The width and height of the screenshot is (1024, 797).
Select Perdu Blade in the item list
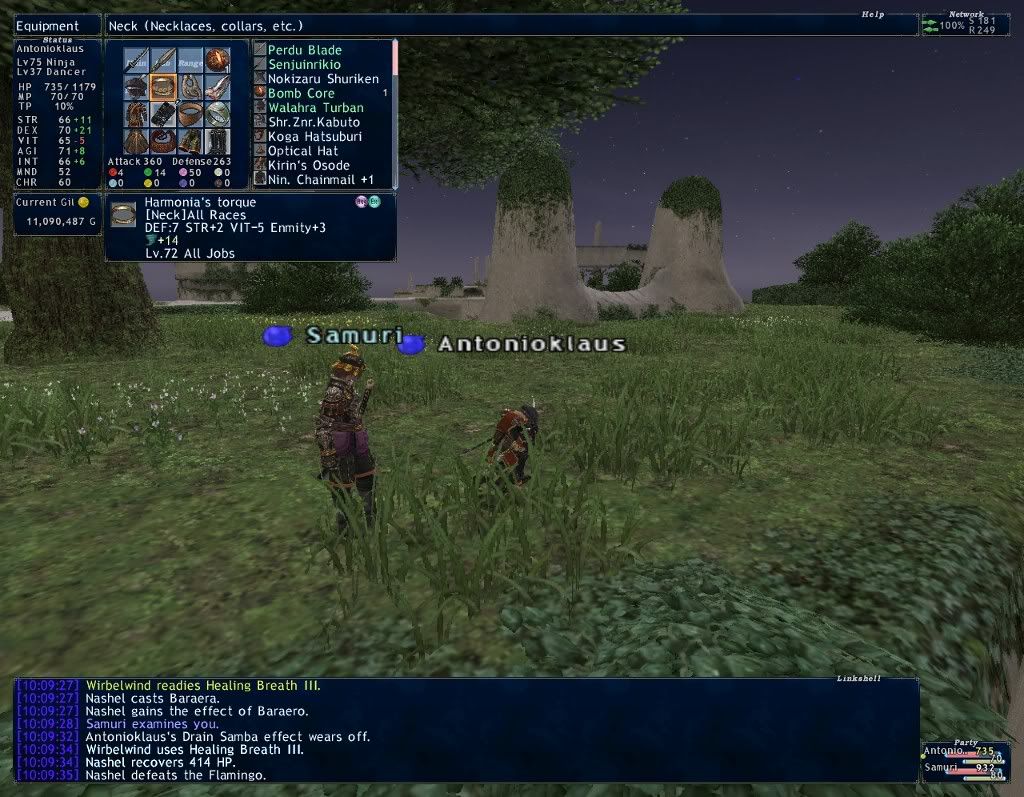[304, 50]
